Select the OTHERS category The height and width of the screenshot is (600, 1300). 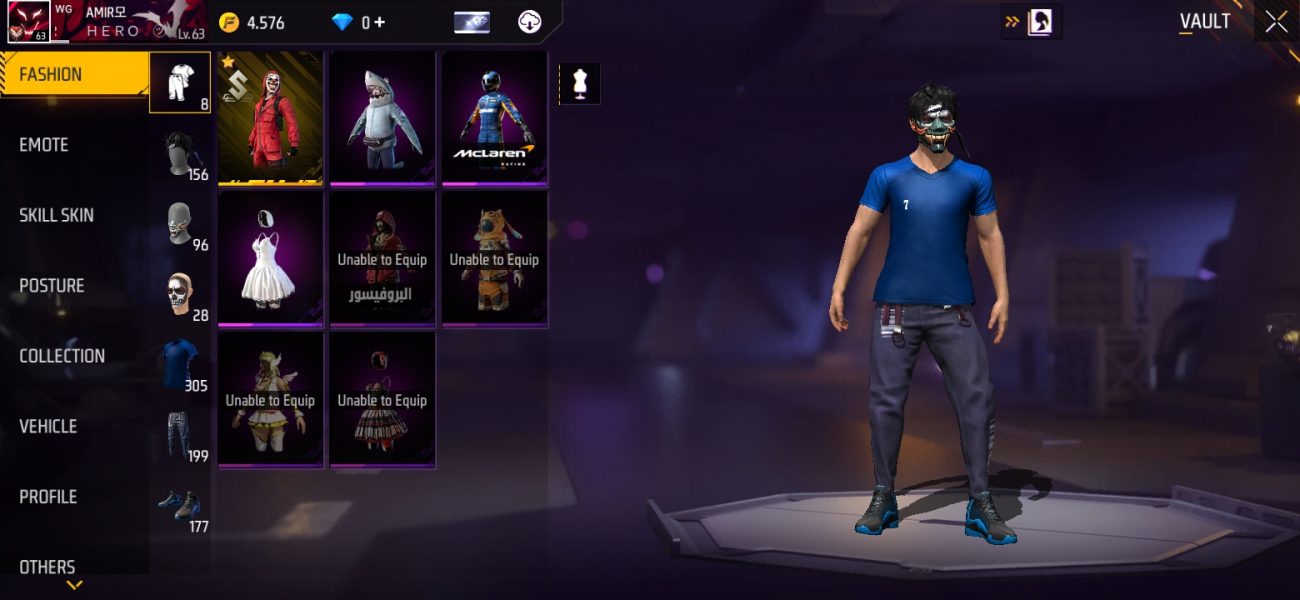coord(74,566)
